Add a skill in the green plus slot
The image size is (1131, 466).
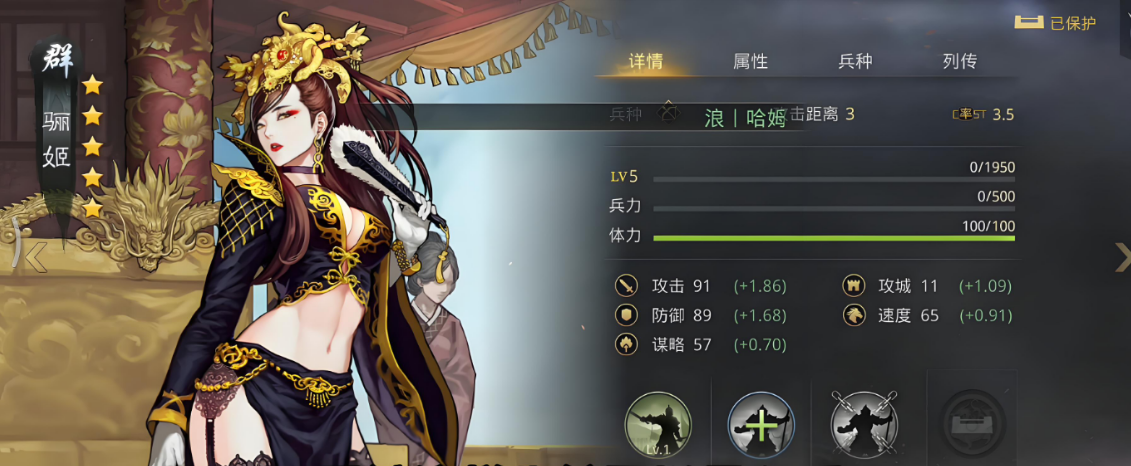click(761, 424)
